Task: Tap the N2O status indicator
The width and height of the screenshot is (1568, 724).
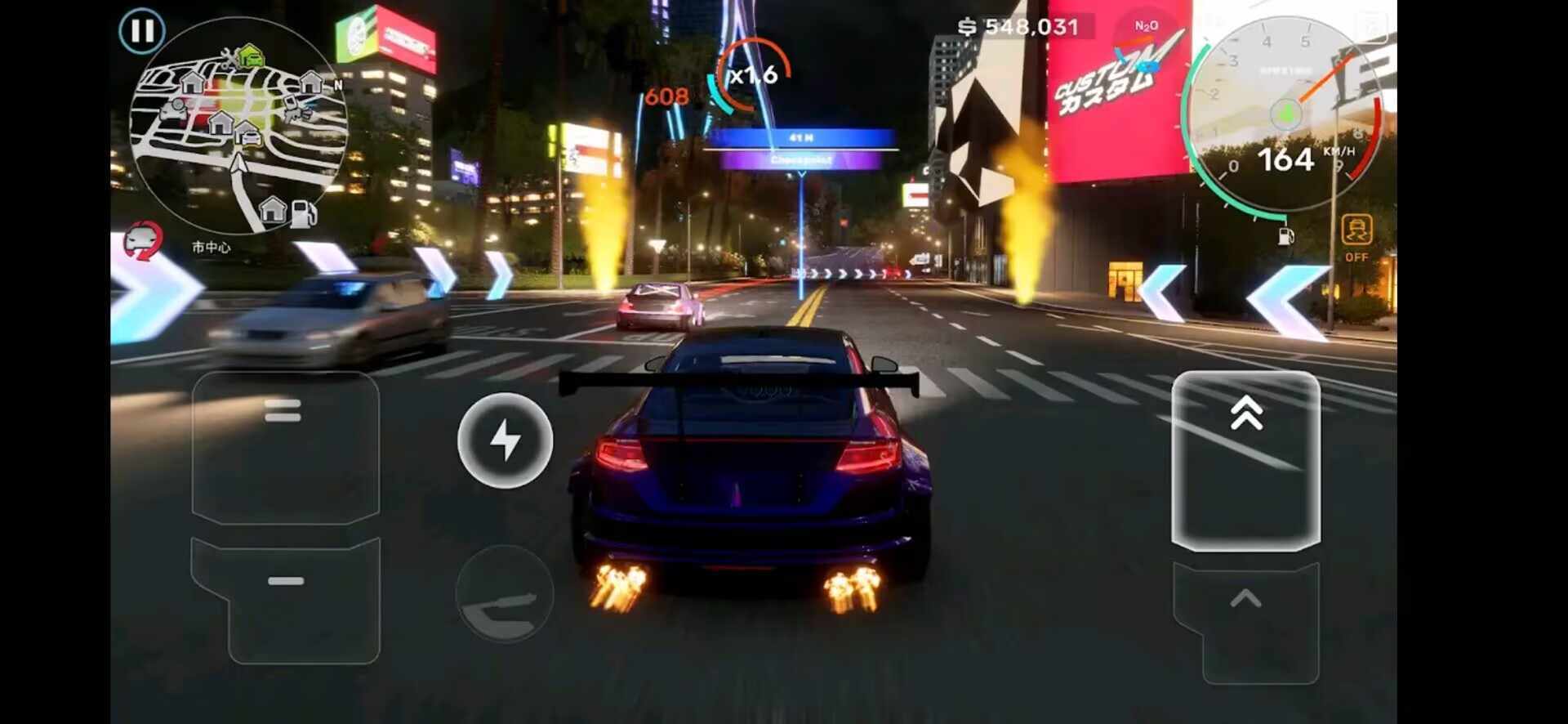Action: (1145, 26)
